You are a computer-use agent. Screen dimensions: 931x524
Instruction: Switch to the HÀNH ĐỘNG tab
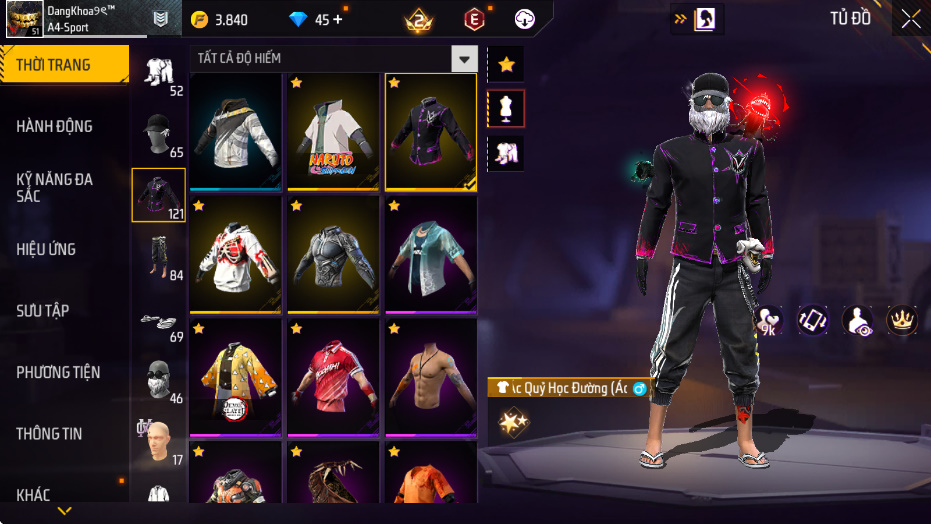pyautogui.click(x=55, y=126)
